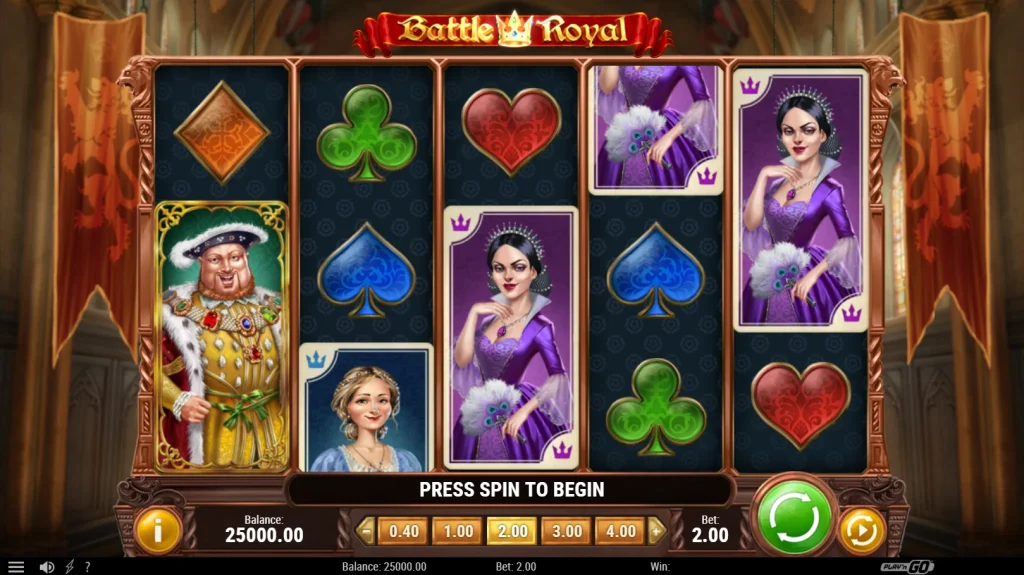Spin the reels with the green button
1024x575 pixels.
coord(795,518)
